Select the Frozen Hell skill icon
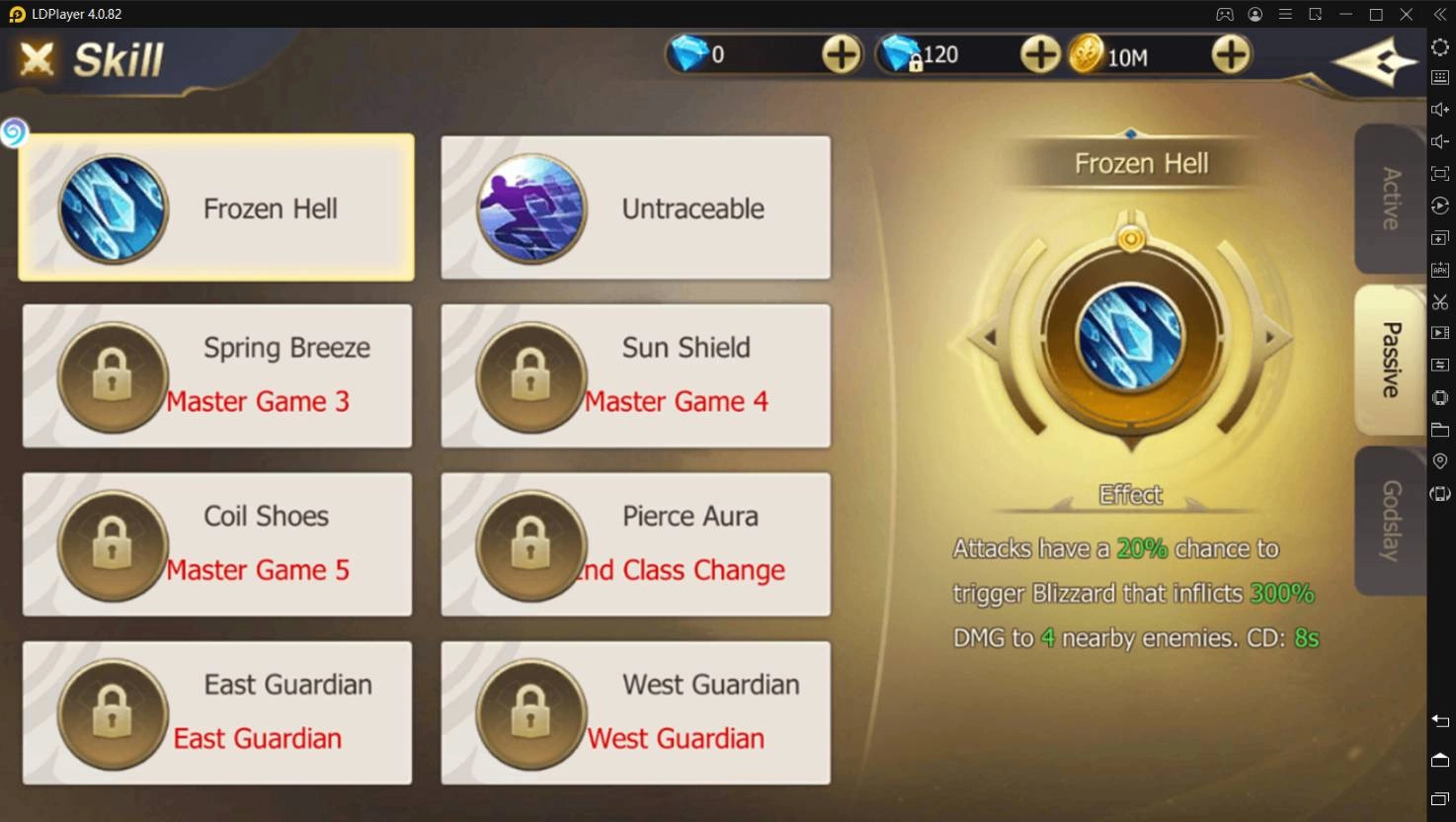 click(x=112, y=207)
